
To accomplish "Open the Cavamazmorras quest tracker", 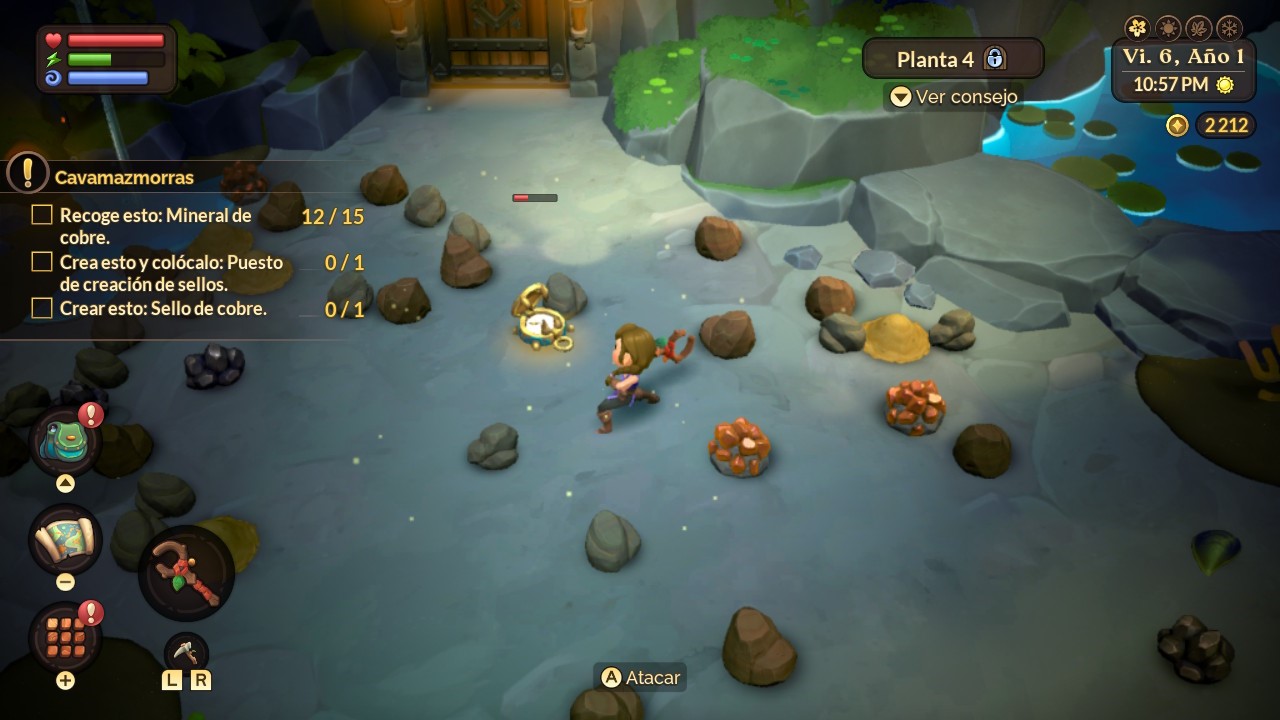I will pos(124,177).
